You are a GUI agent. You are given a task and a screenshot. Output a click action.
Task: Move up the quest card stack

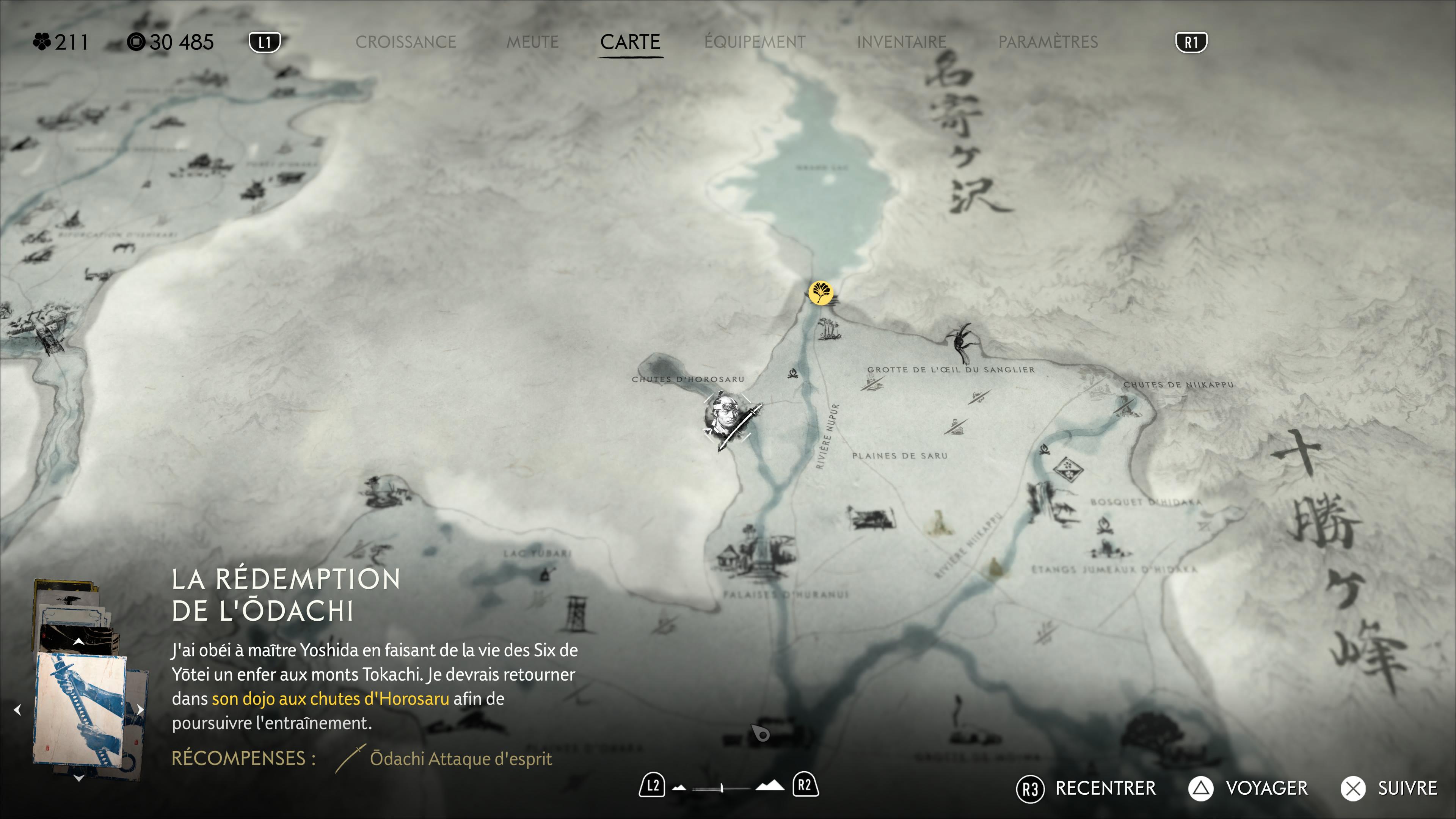coord(78,642)
